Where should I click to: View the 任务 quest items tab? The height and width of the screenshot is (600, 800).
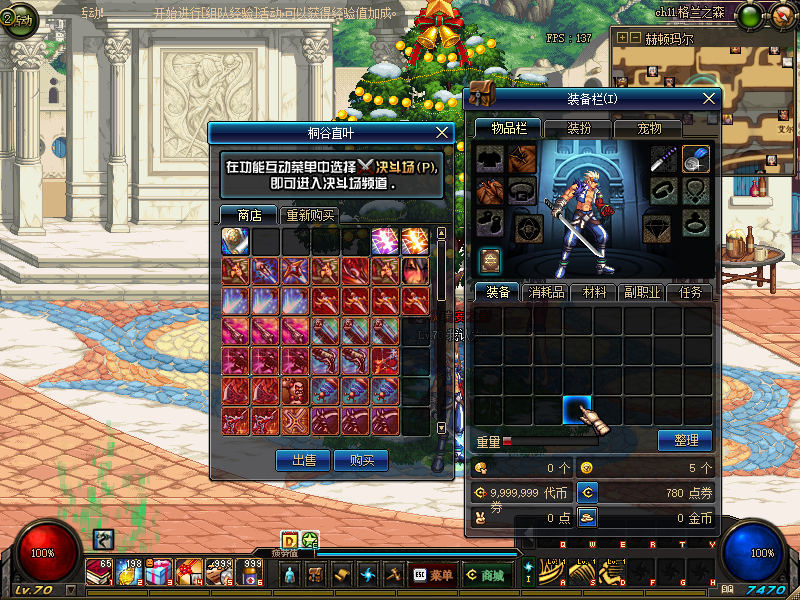691,292
